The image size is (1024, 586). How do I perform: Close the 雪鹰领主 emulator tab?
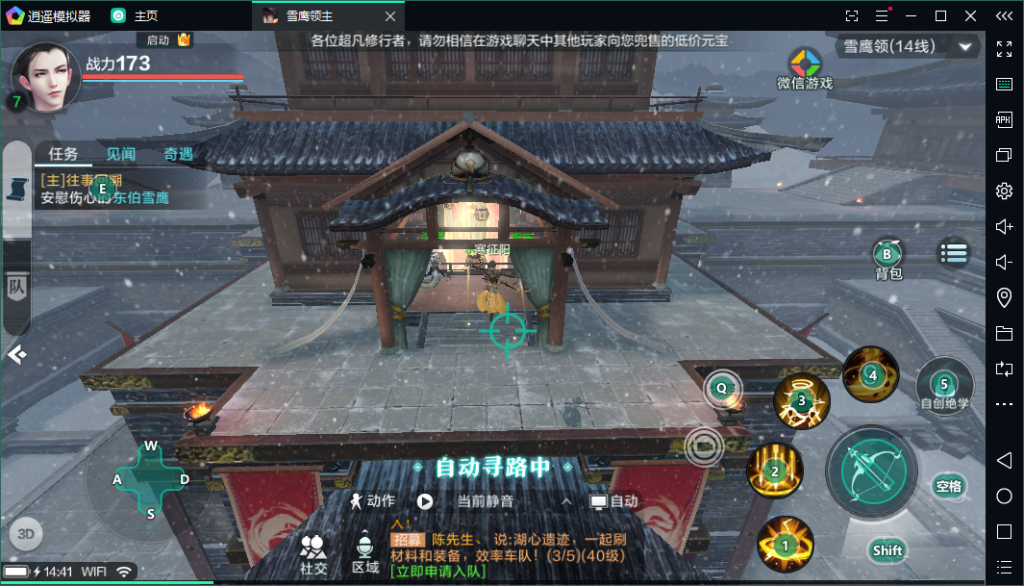pos(389,16)
